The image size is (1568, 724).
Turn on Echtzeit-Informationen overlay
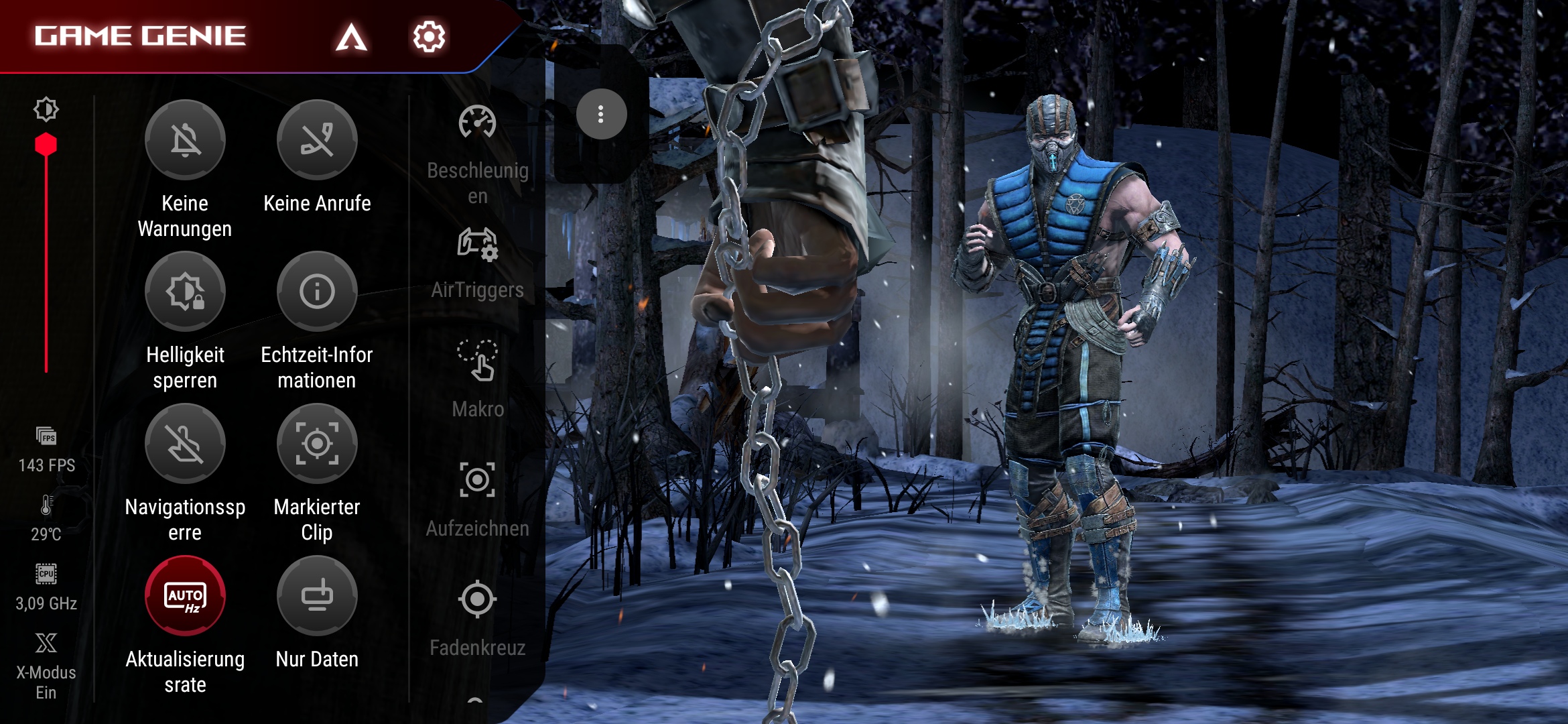point(317,292)
